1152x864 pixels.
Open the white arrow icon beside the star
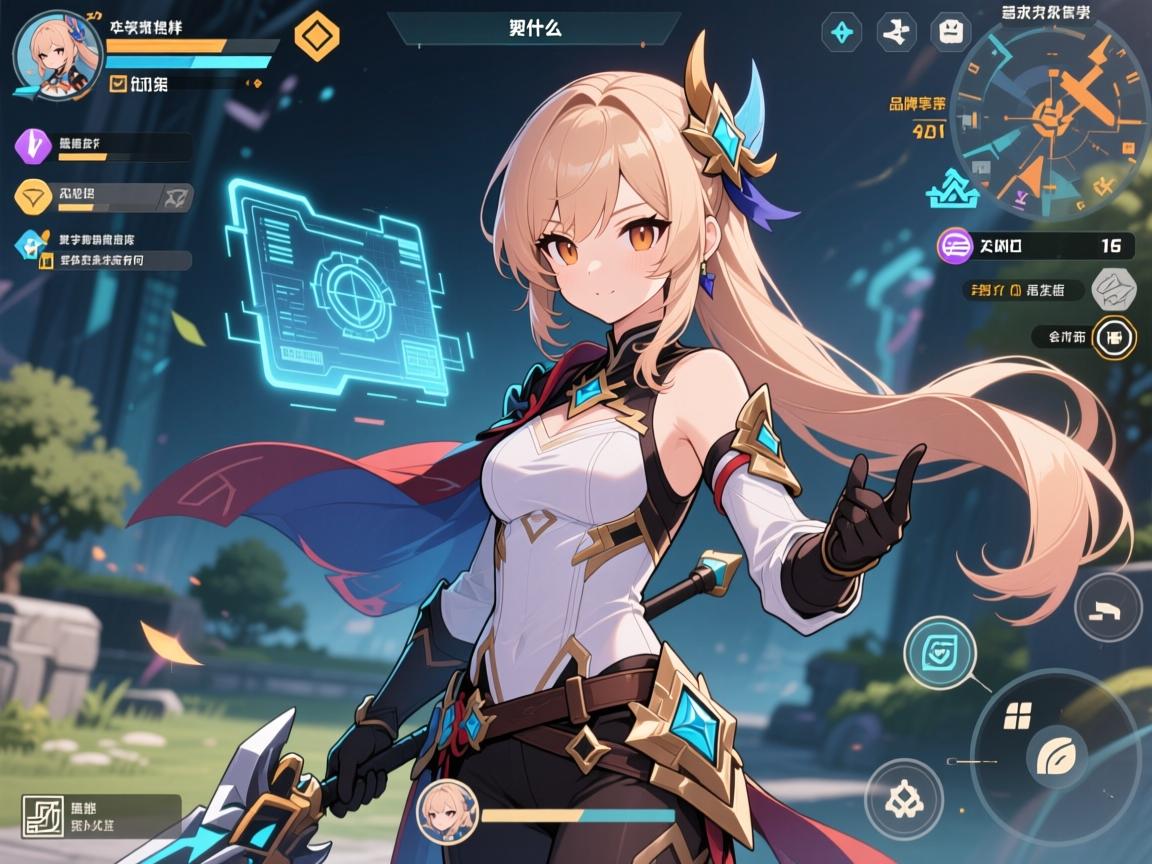click(x=896, y=32)
